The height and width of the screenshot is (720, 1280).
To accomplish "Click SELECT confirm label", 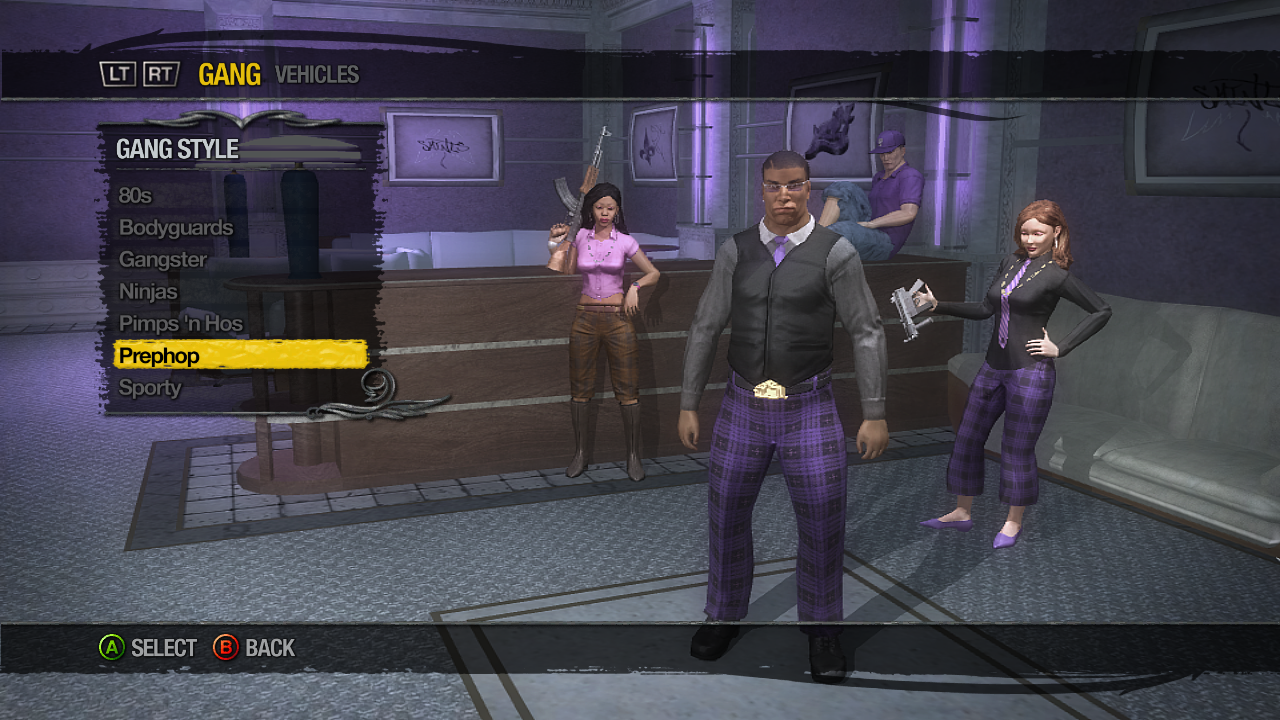I will click(x=162, y=647).
